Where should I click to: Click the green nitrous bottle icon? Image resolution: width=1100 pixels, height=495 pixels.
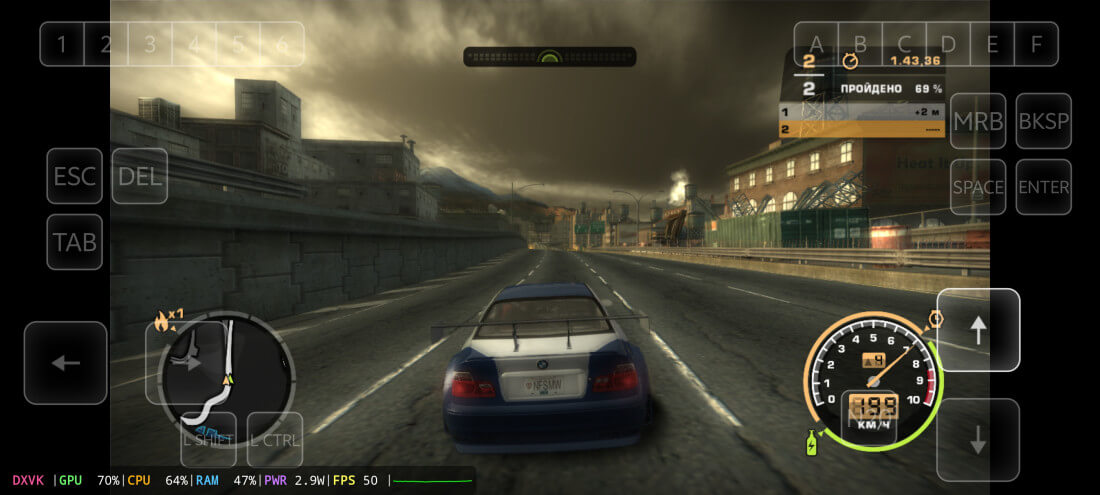[x=812, y=442]
